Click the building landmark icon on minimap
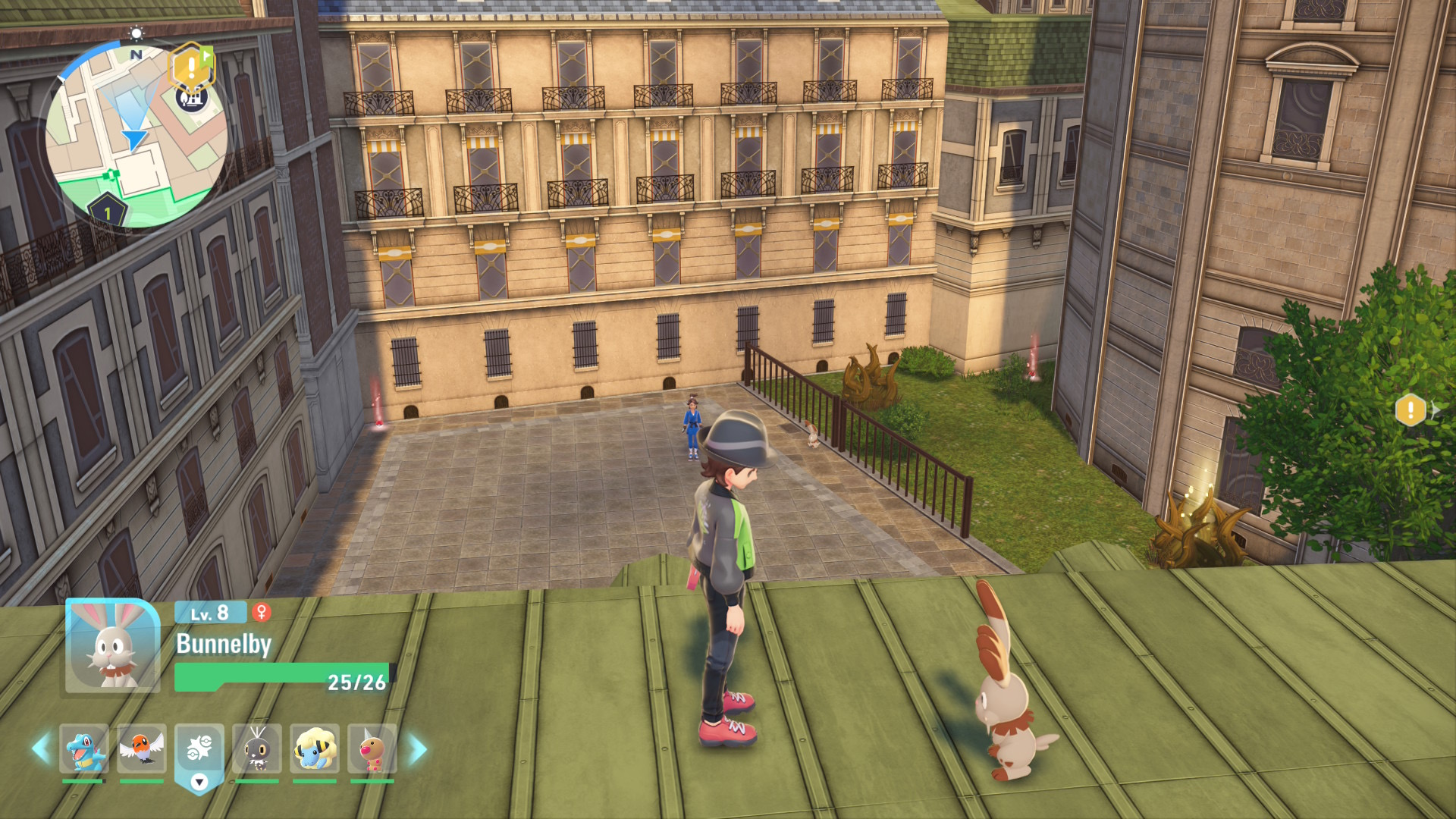 [x=192, y=98]
